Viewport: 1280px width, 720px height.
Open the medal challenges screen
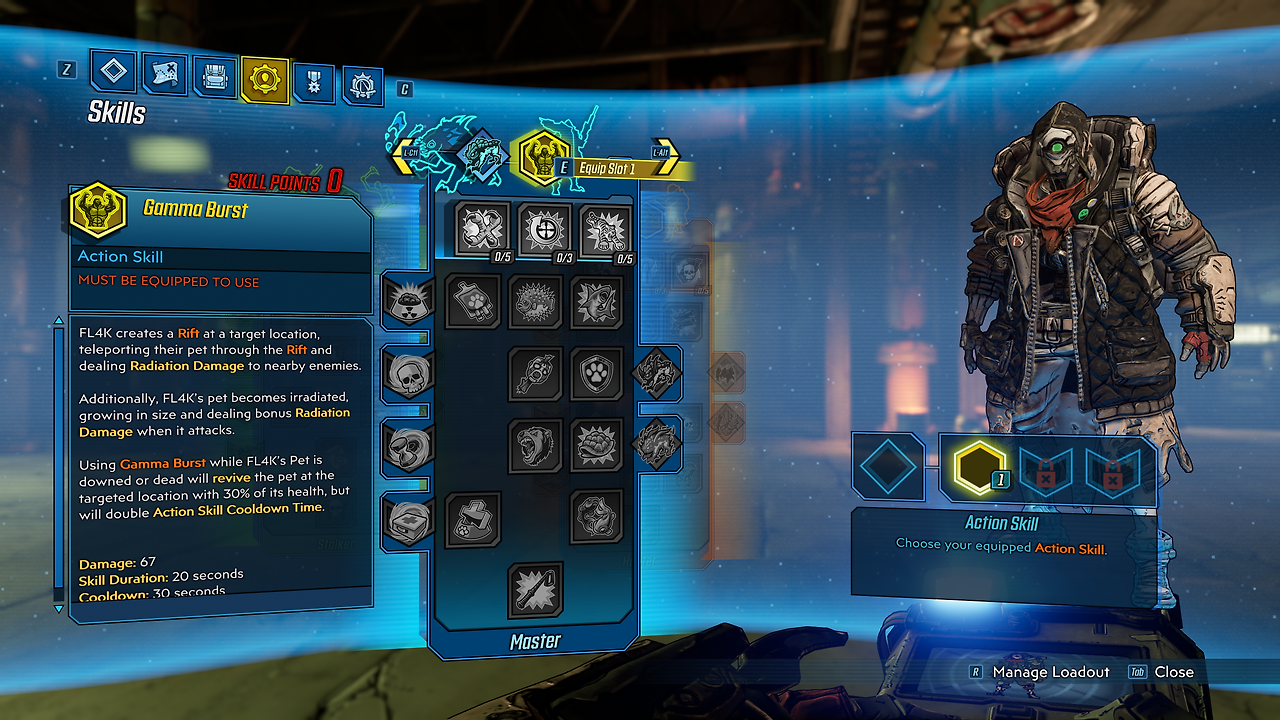tap(313, 76)
